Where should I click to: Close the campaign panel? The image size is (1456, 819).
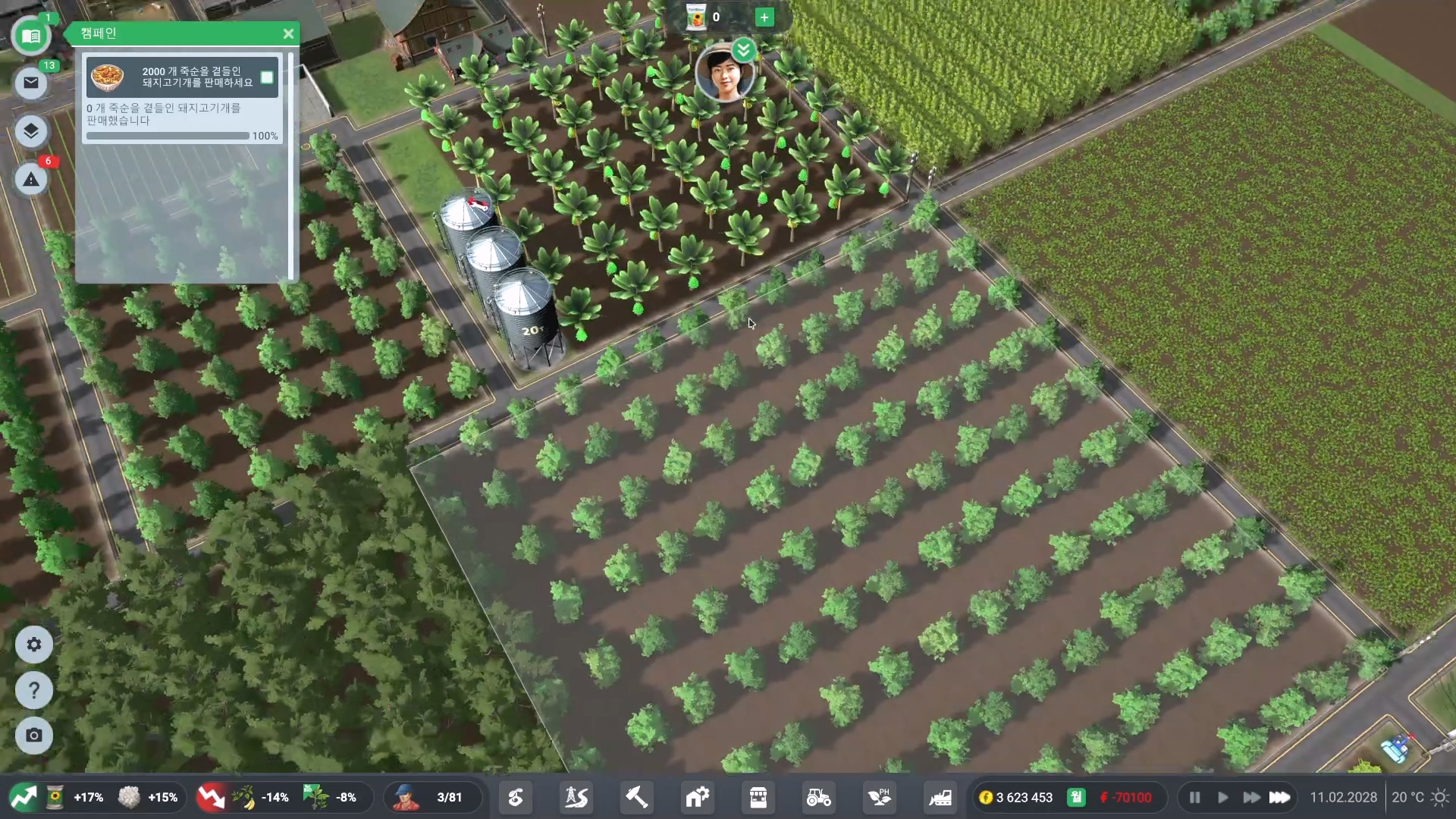pyautogui.click(x=288, y=33)
